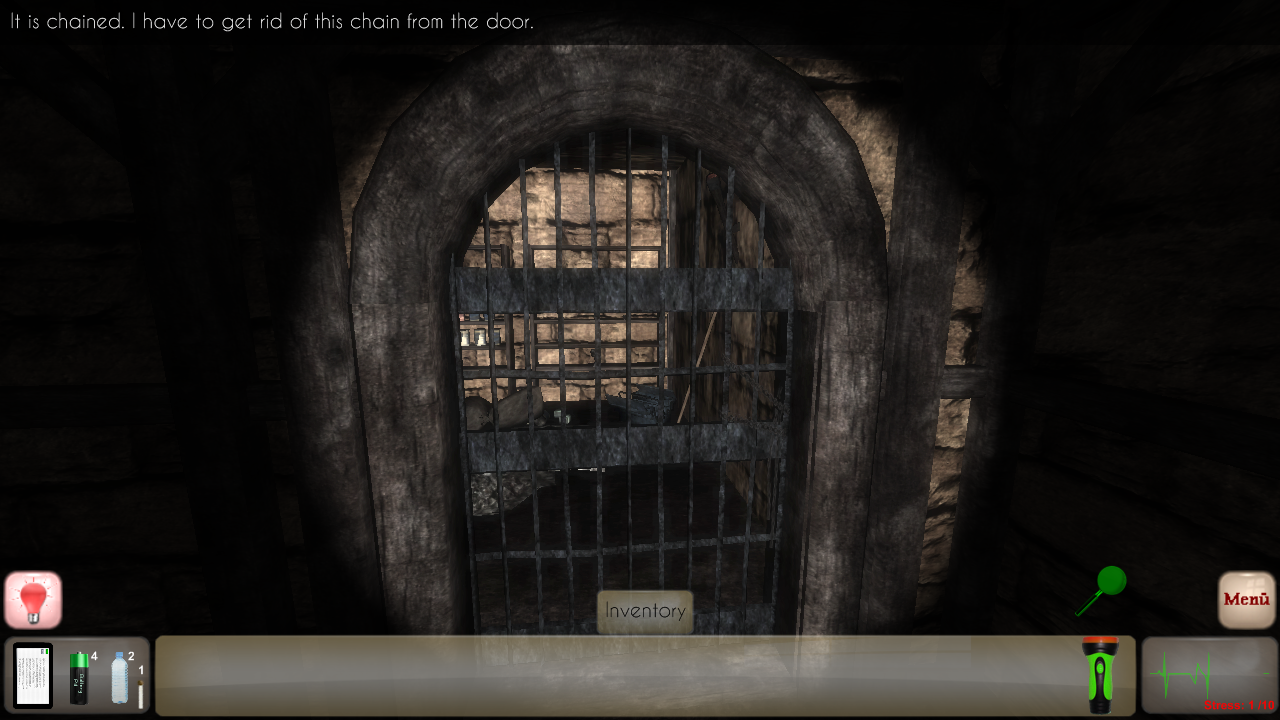Click the heartbeat monitor panel
The height and width of the screenshot is (720, 1280).
(1209, 675)
